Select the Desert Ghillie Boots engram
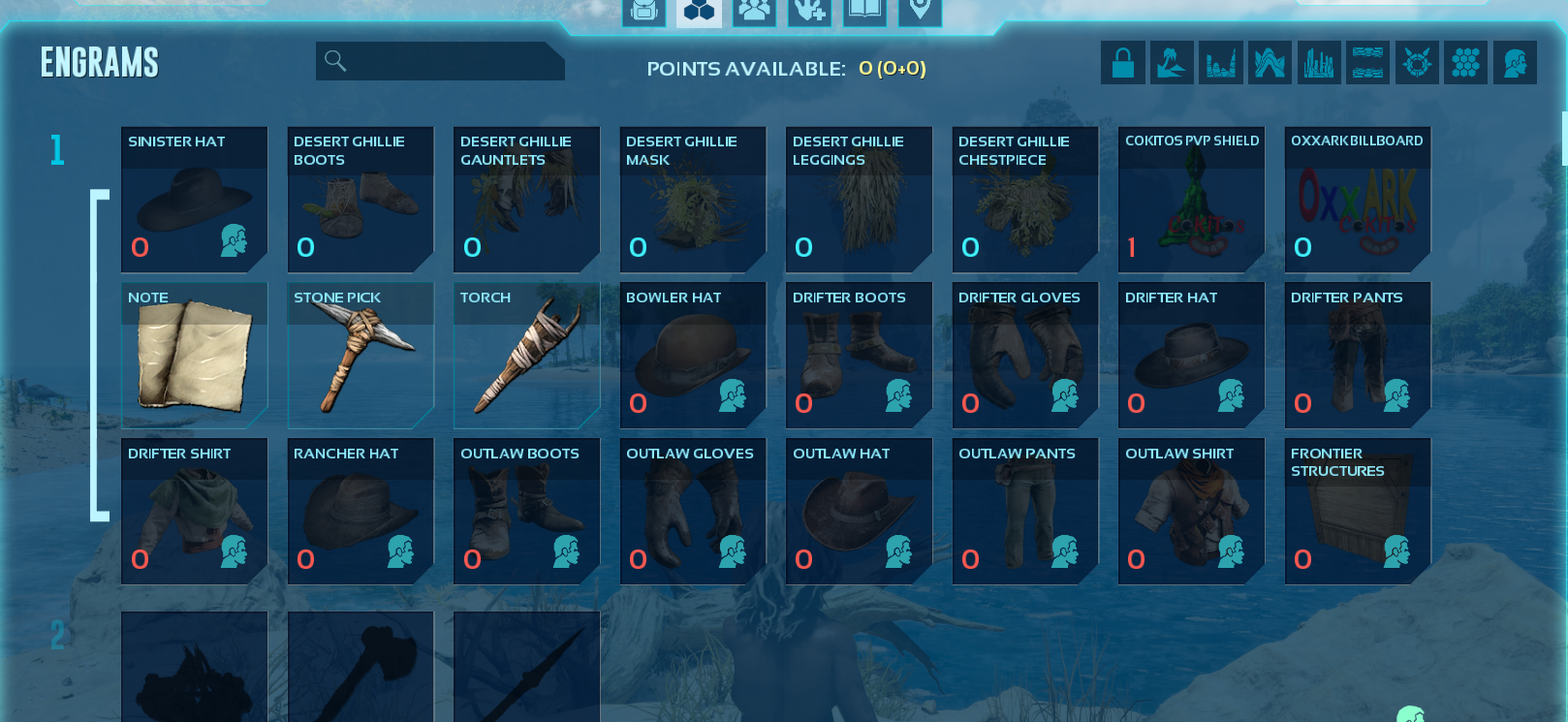 (361, 200)
